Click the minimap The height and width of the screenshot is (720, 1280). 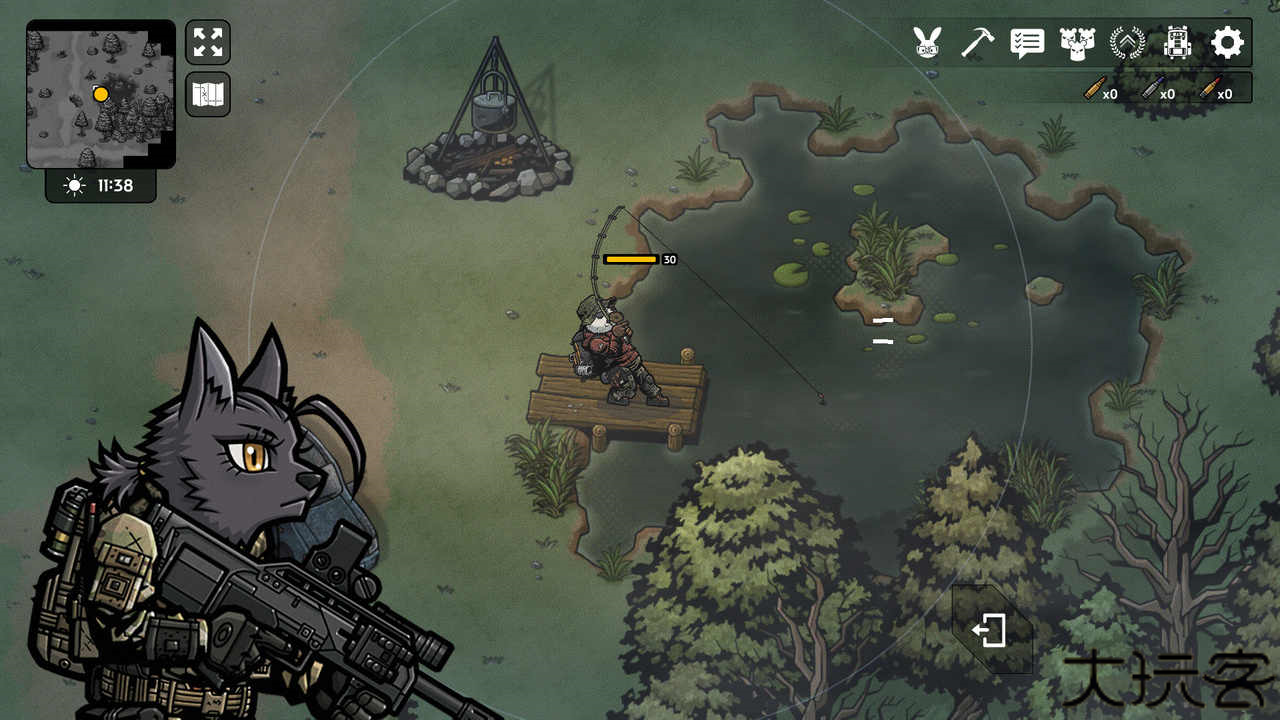coord(100,94)
